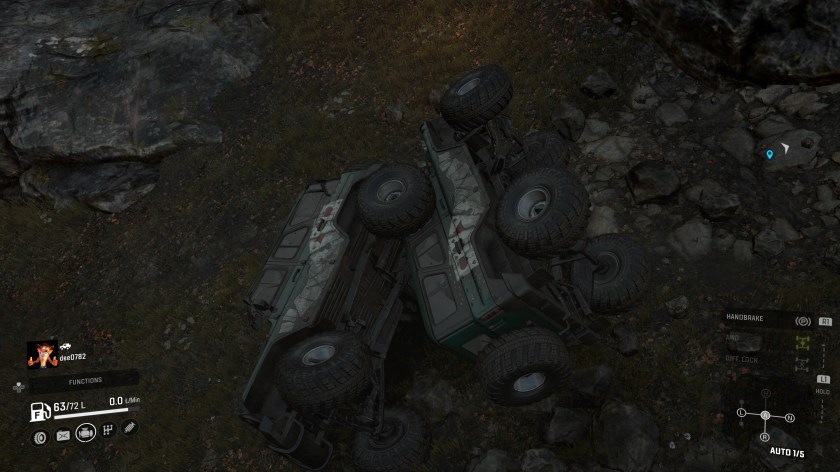Click the dee0782 player avatar
The image size is (840, 472).
click(43, 353)
